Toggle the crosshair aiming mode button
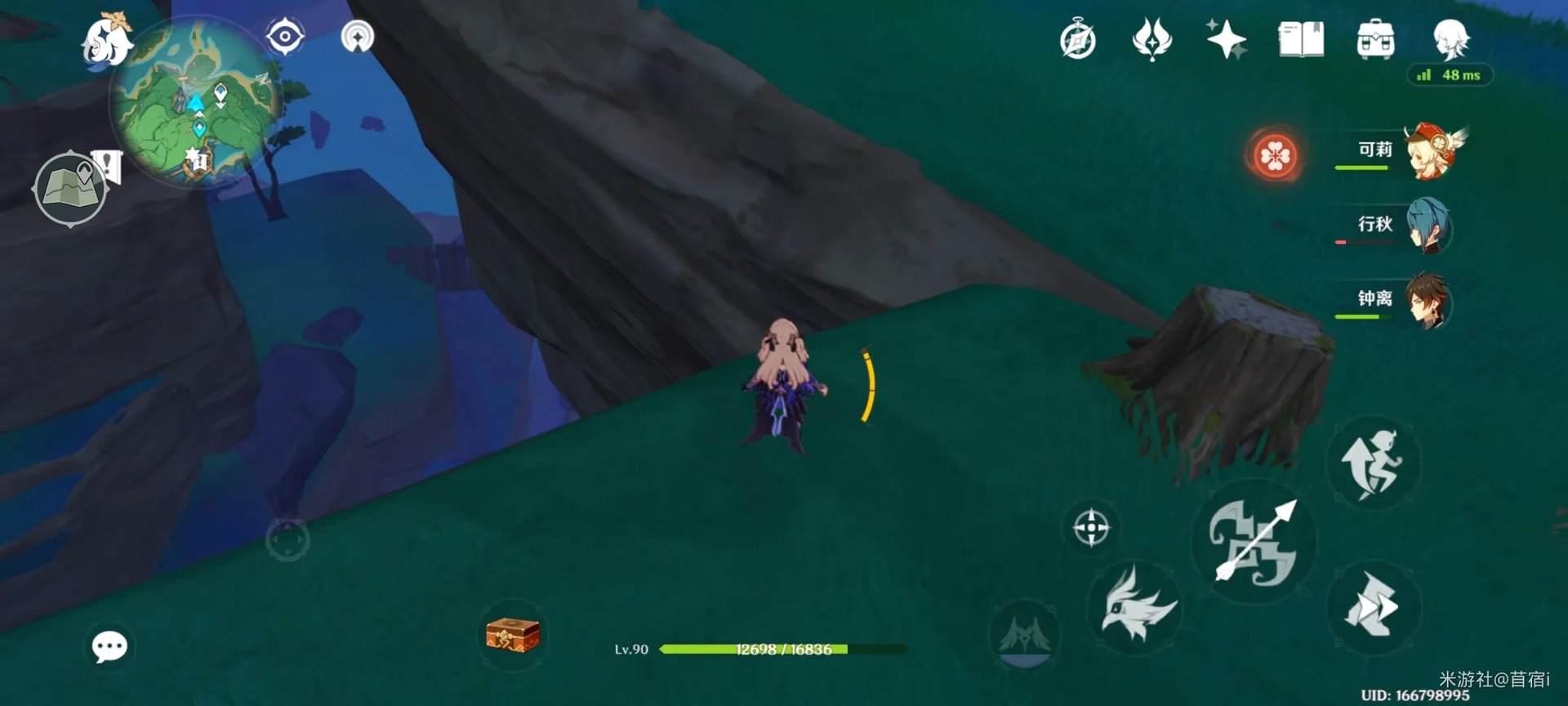The image size is (1568, 706). click(1091, 527)
